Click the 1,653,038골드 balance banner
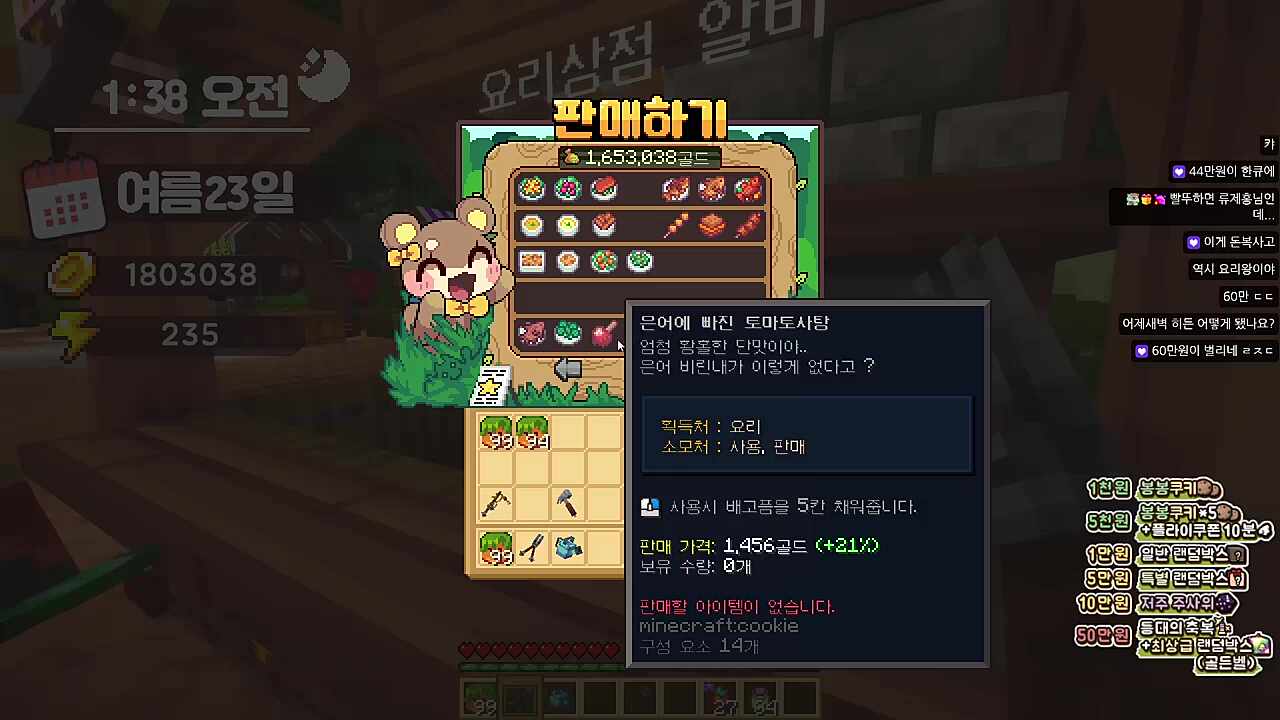 pyautogui.click(x=640, y=156)
